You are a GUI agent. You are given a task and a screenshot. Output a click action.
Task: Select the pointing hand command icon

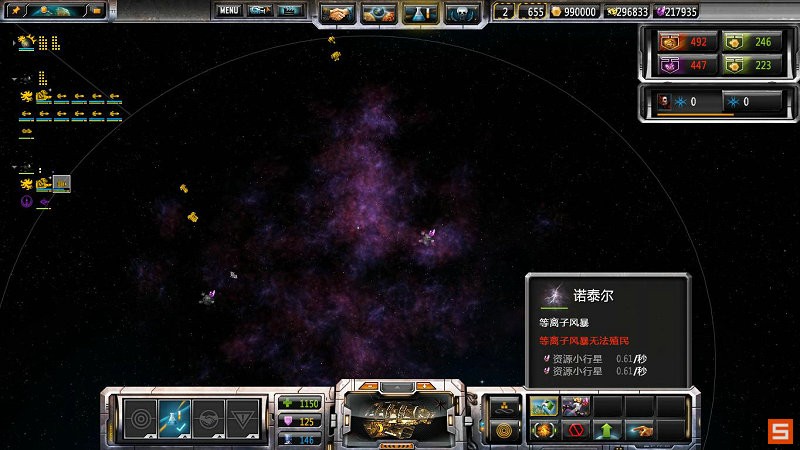point(637,431)
